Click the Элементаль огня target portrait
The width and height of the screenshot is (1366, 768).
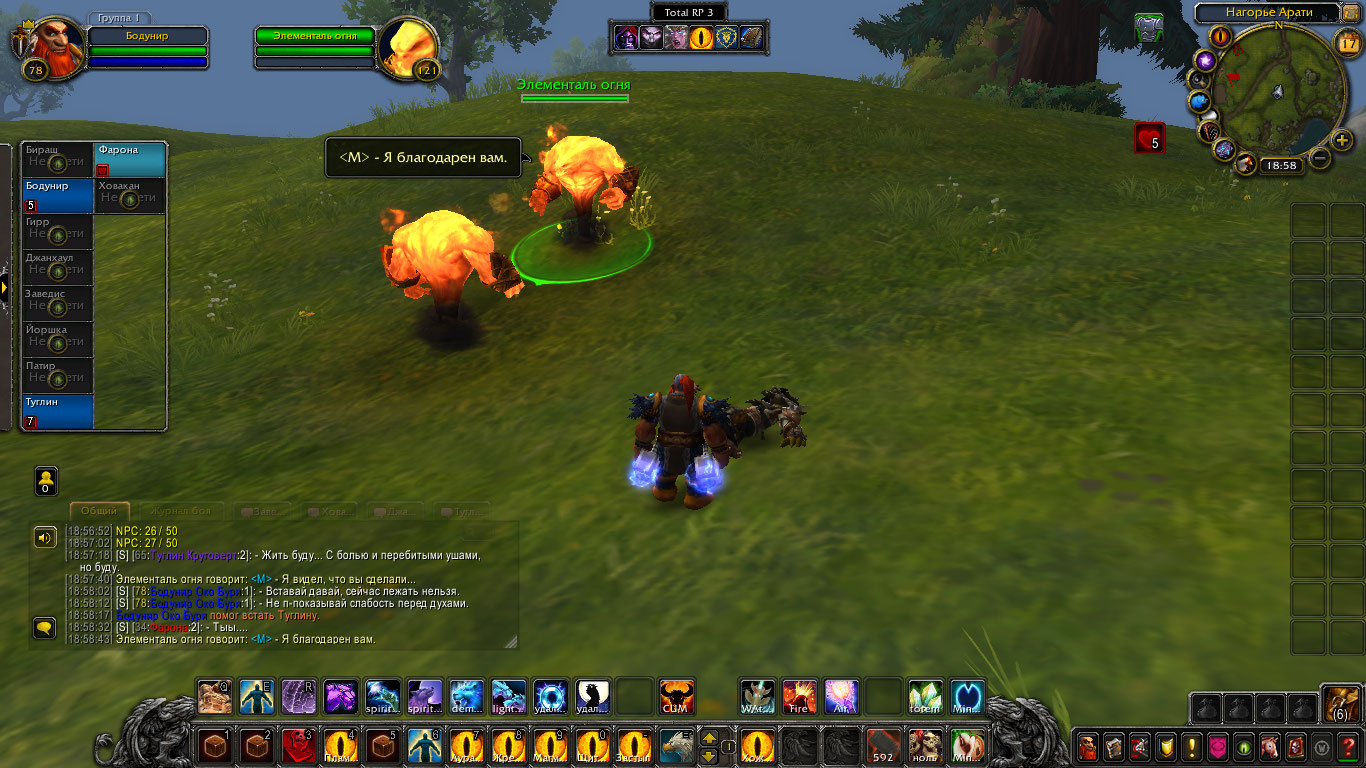(x=407, y=47)
